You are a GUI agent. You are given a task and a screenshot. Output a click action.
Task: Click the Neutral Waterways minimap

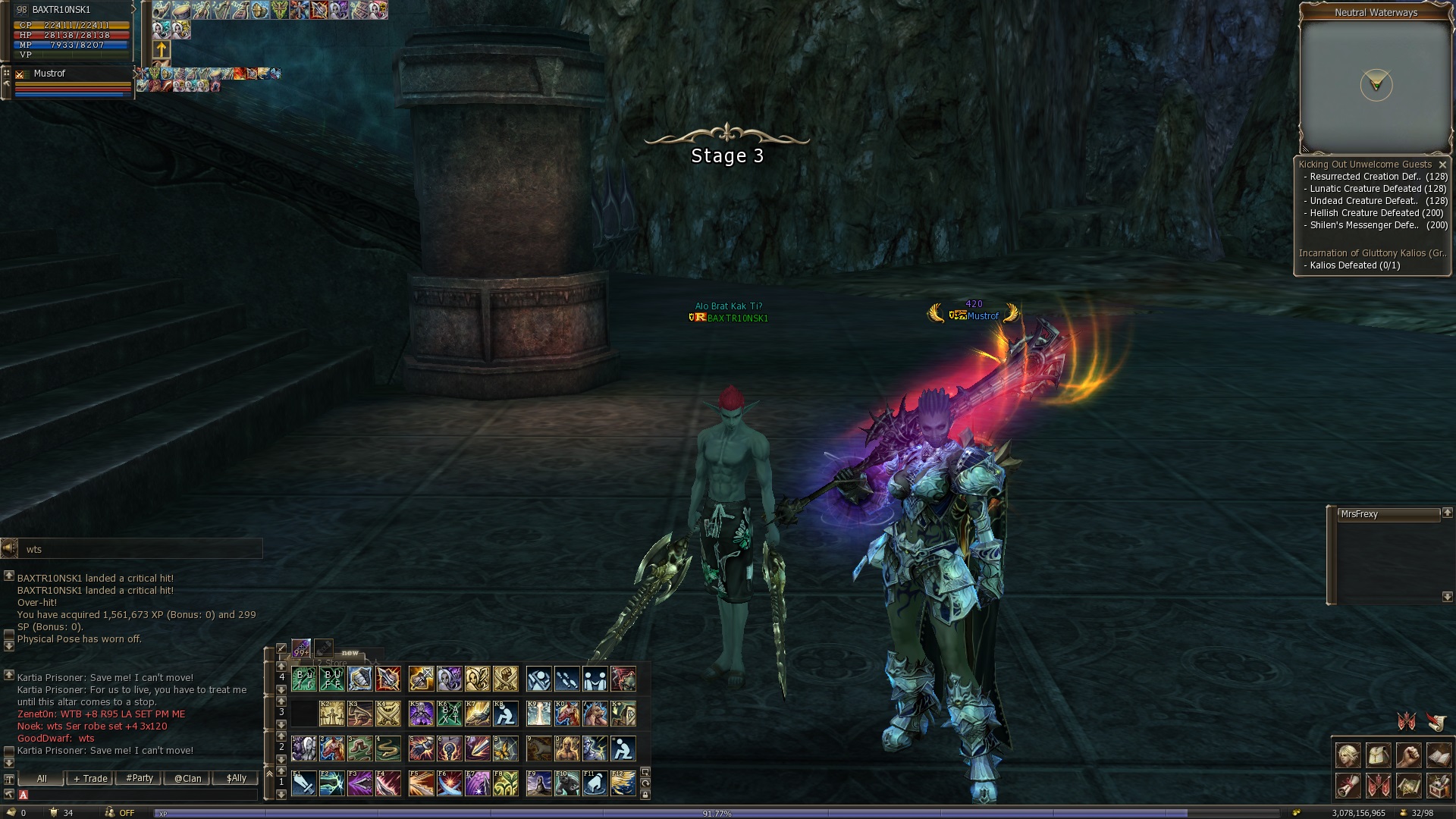tap(1375, 85)
